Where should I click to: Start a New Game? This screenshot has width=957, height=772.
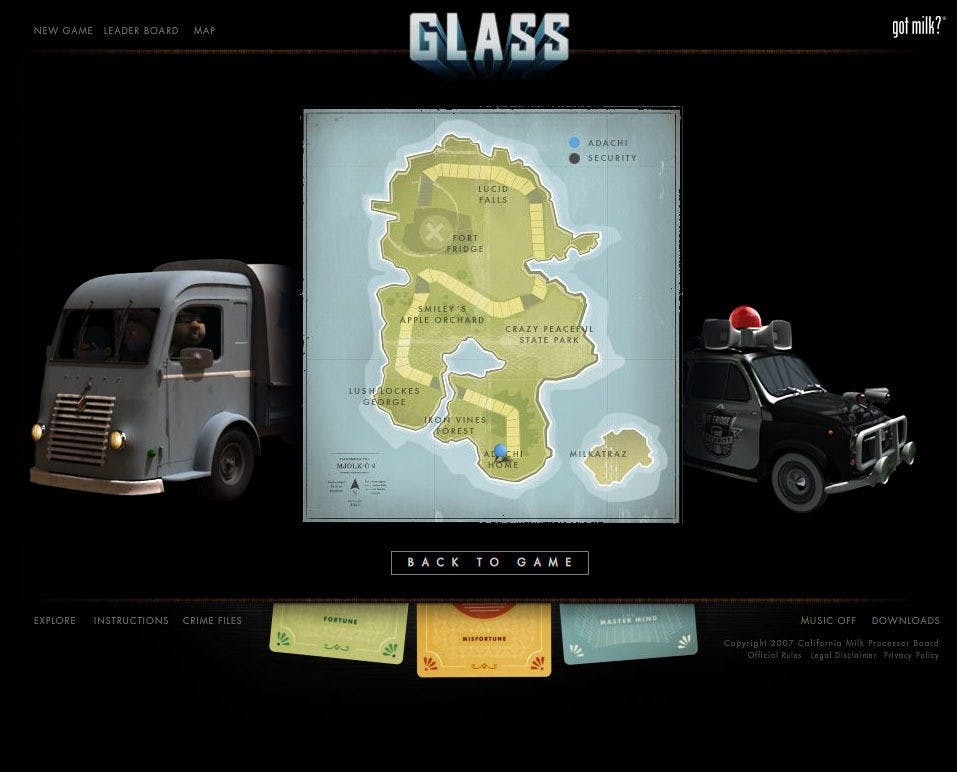pyautogui.click(x=63, y=31)
